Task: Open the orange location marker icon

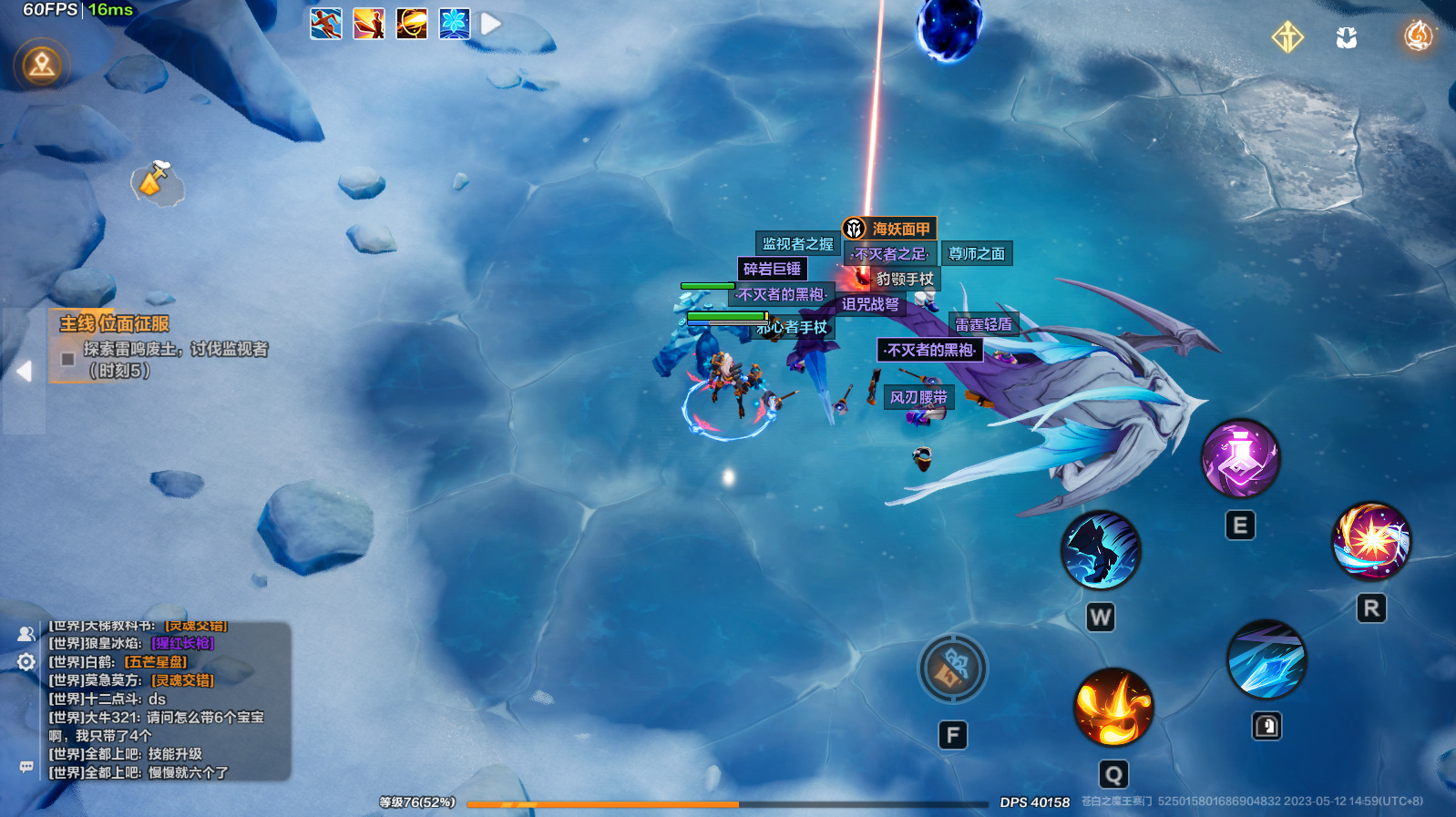Action: tap(42, 65)
